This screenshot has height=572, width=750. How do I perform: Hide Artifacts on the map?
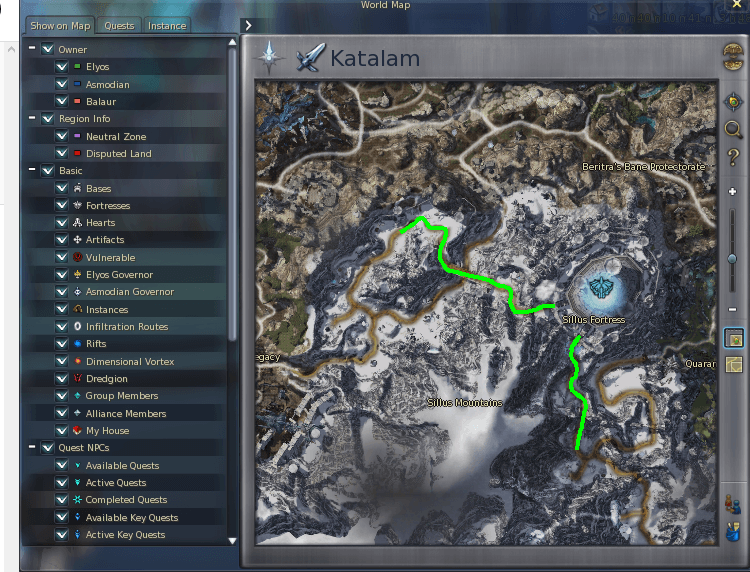[62, 240]
